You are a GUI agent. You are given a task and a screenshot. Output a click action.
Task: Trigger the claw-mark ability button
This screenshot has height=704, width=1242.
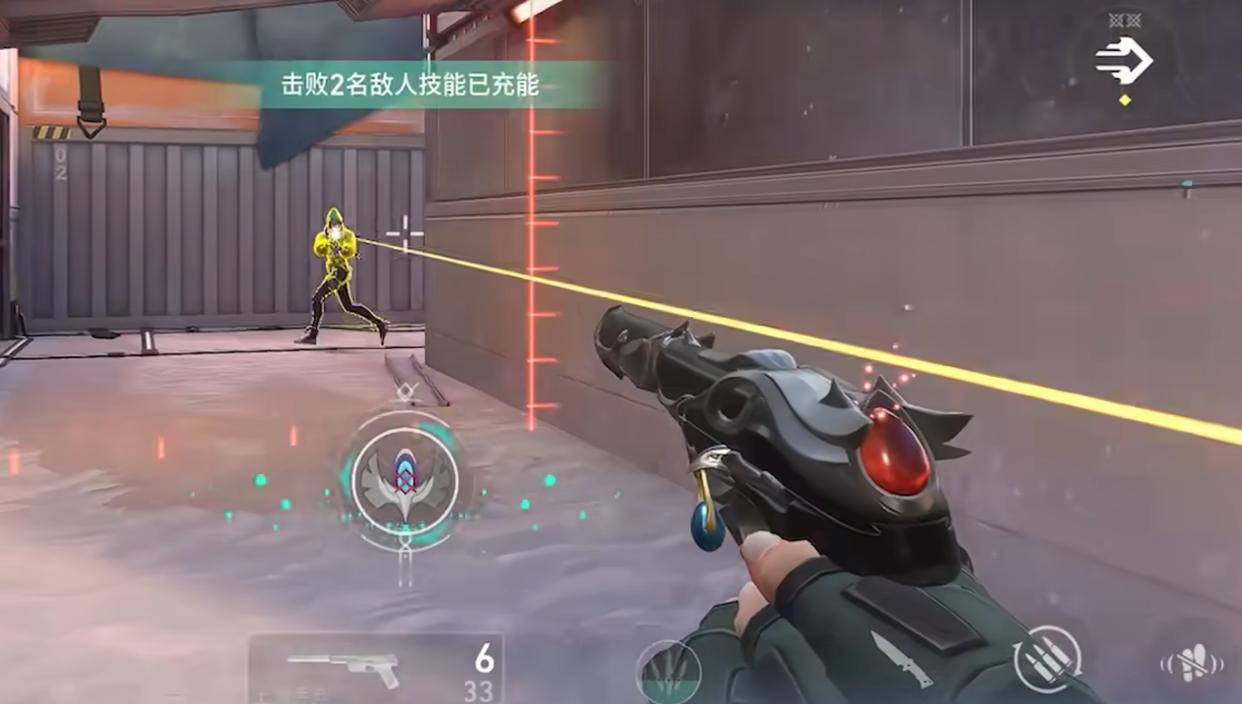click(x=667, y=672)
